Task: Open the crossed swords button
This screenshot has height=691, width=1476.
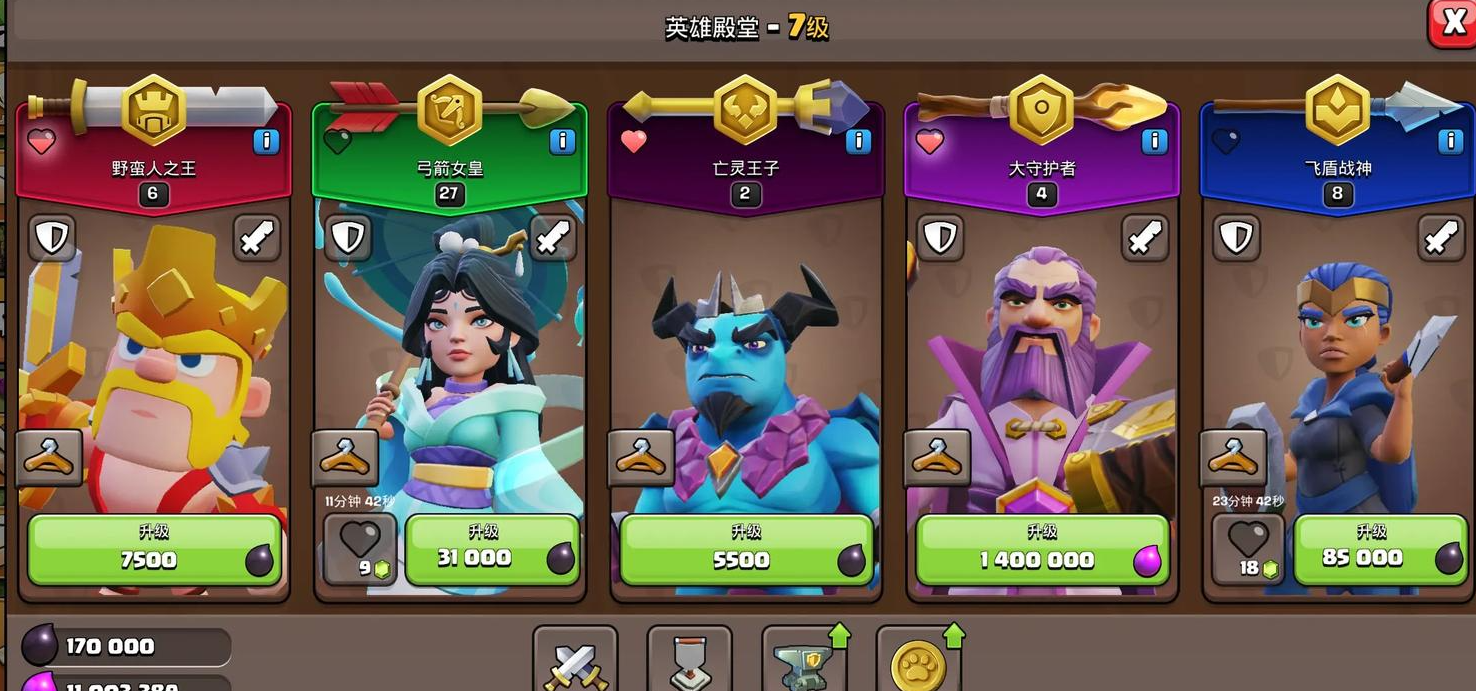Action: 574,660
